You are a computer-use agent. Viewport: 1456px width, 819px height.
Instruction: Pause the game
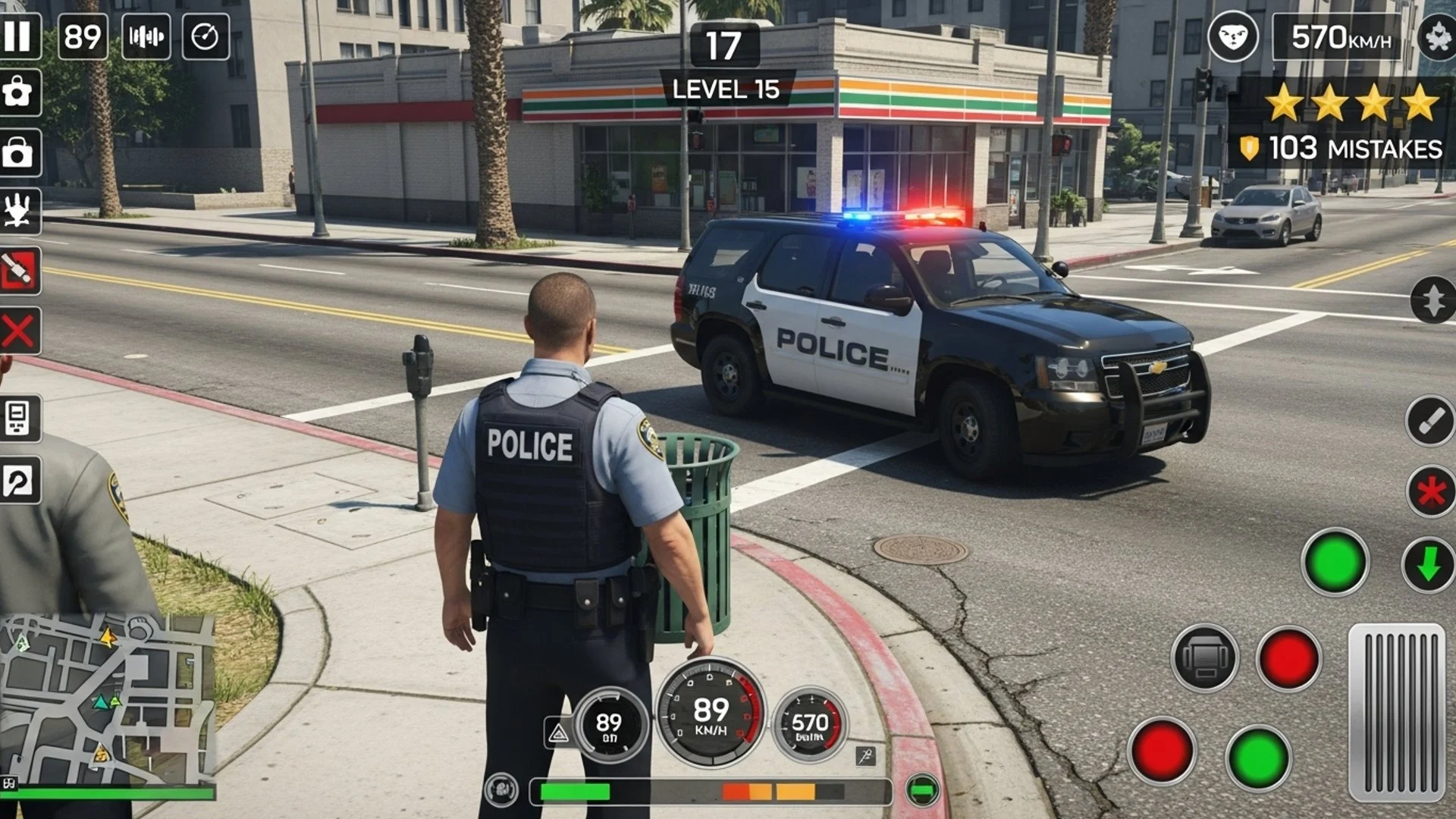click(17, 36)
